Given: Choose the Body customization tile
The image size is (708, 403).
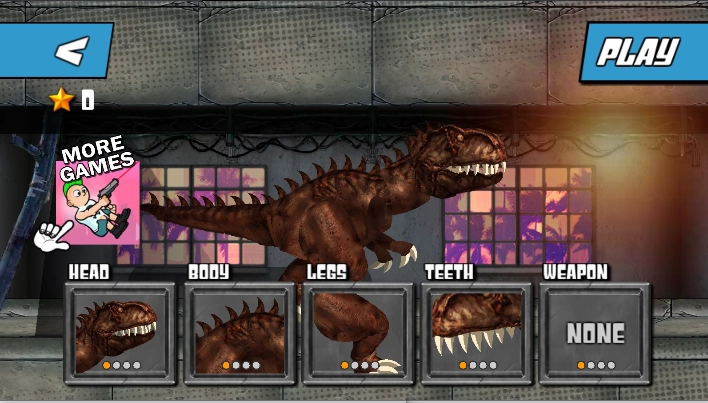Looking at the screenshot, I should 239,333.
